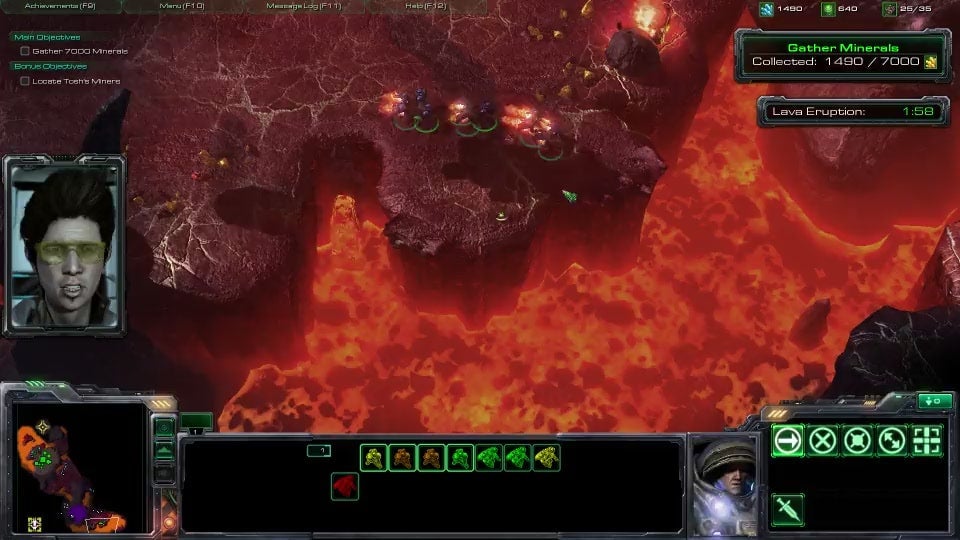Select the red medic unit wireframe

coord(344,487)
